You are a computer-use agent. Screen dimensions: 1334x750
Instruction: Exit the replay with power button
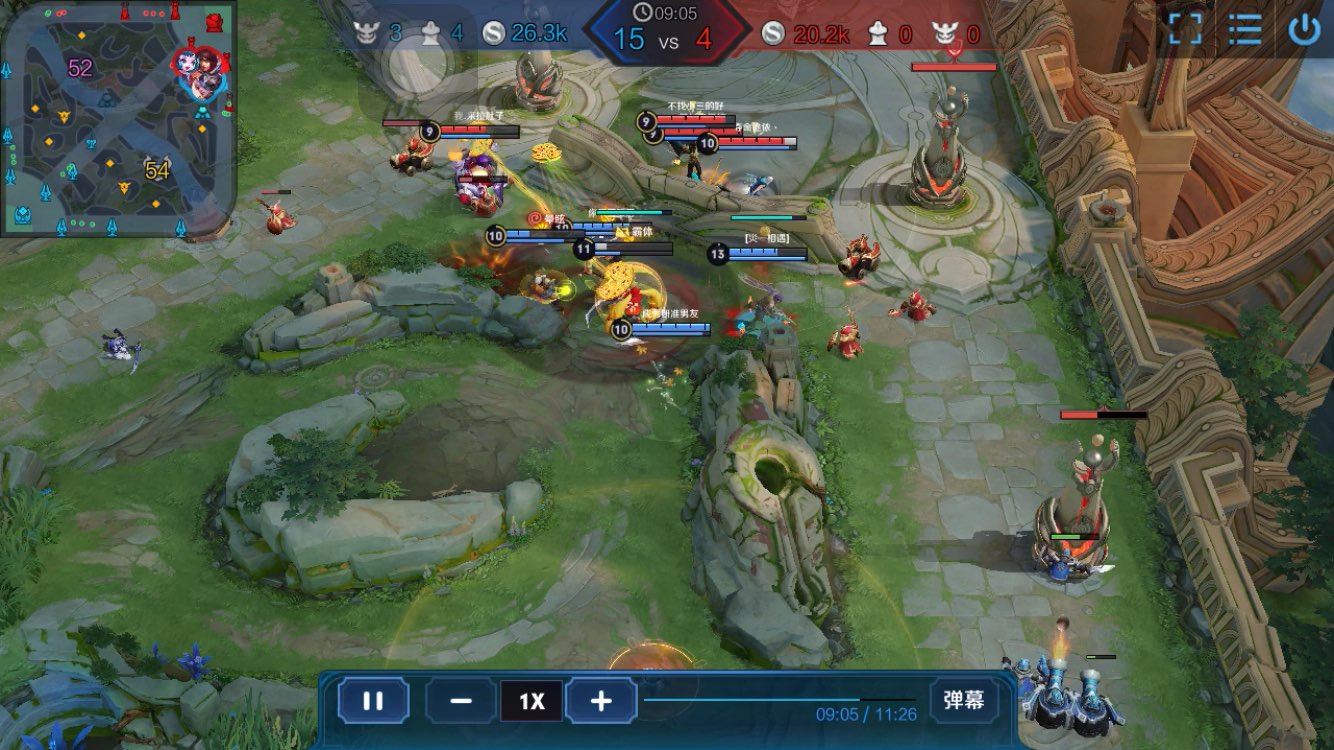[1304, 29]
